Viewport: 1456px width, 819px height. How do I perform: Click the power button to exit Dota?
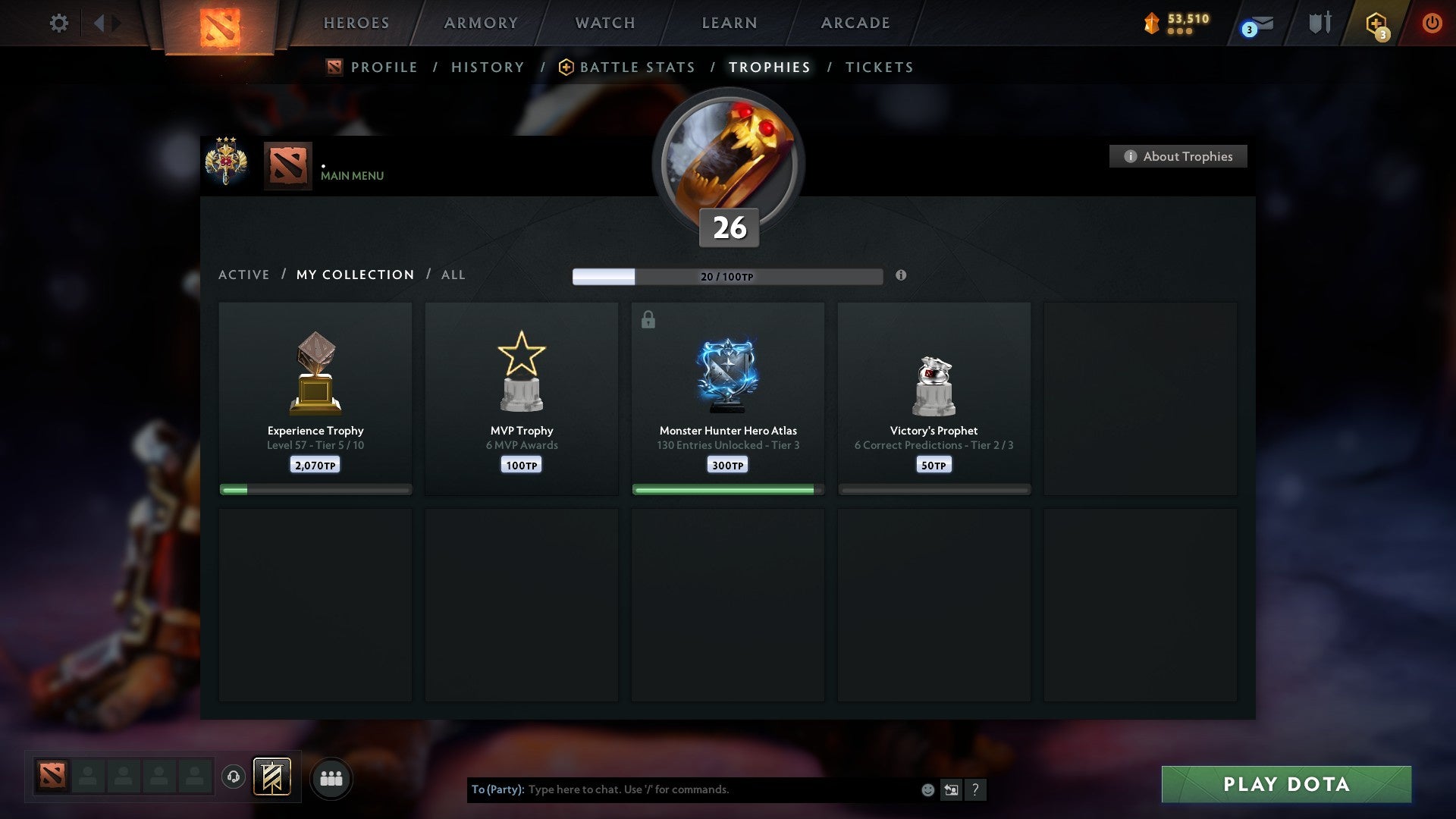pyautogui.click(x=1432, y=23)
